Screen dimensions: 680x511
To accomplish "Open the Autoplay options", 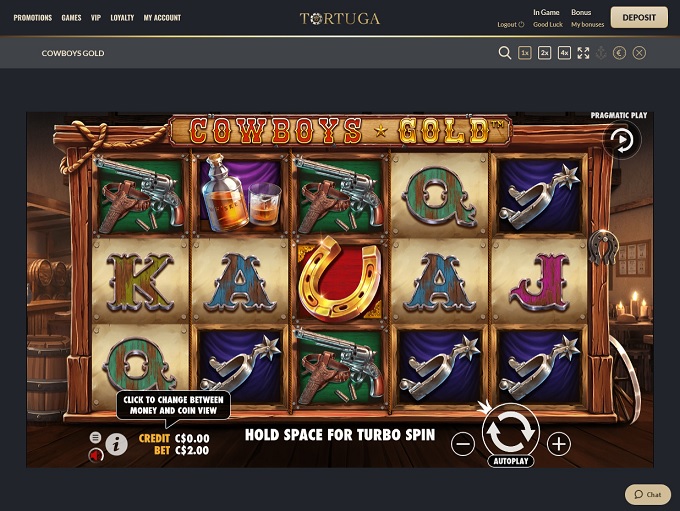I will 510,461.
